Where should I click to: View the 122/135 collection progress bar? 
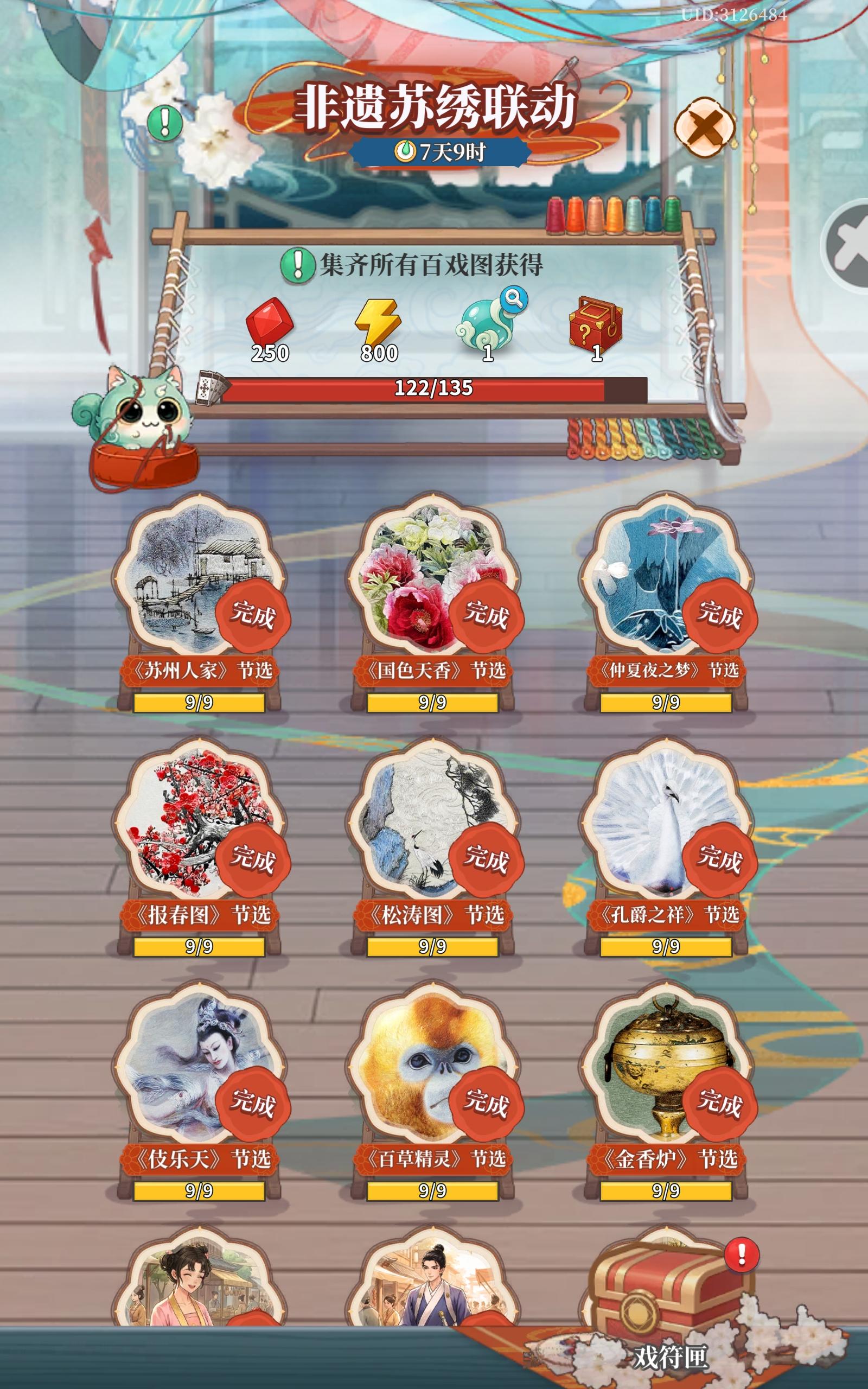tap(435, 389)
